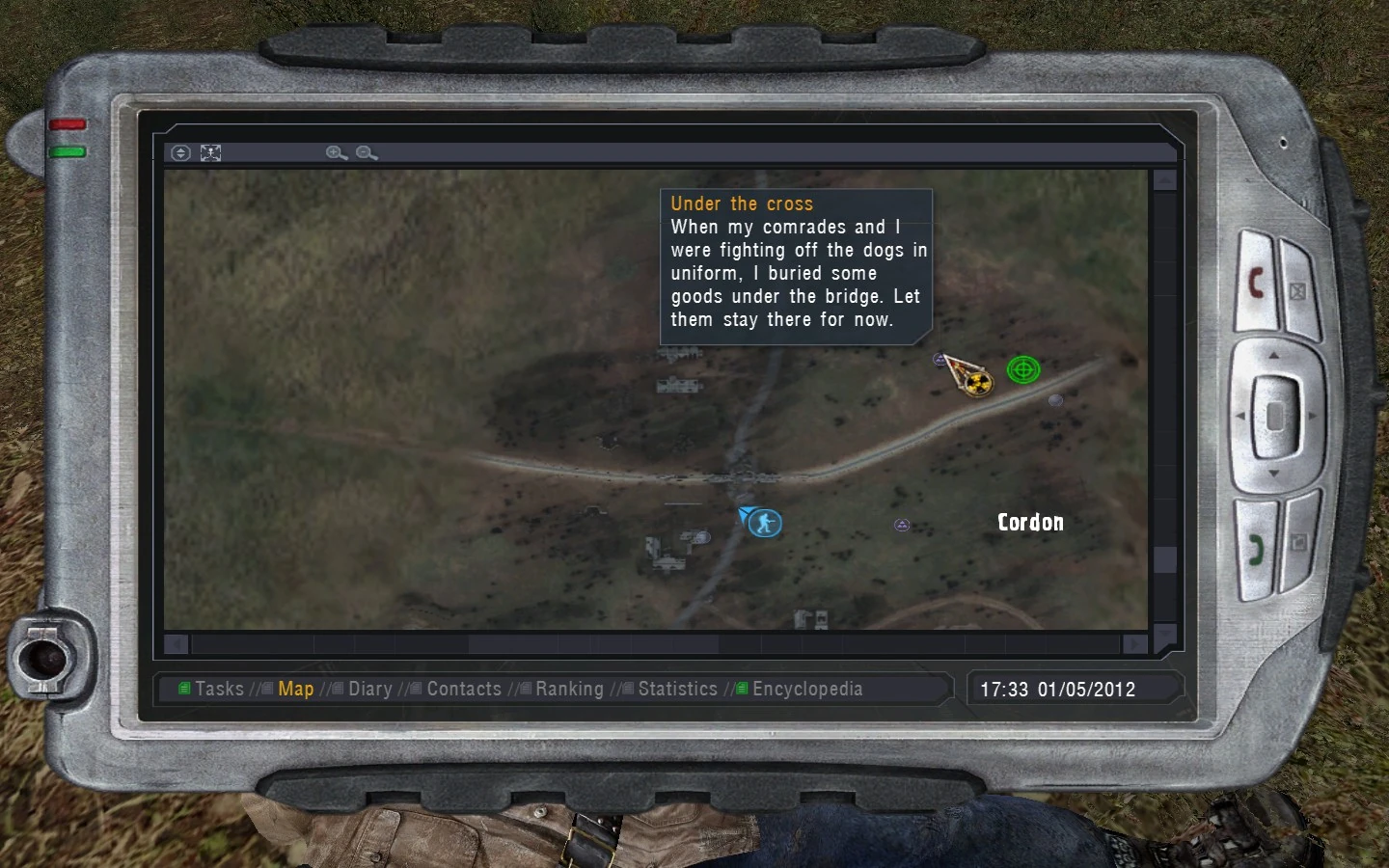
Task: Switch to the Ranking tab
Action: (x=569, y=689)
